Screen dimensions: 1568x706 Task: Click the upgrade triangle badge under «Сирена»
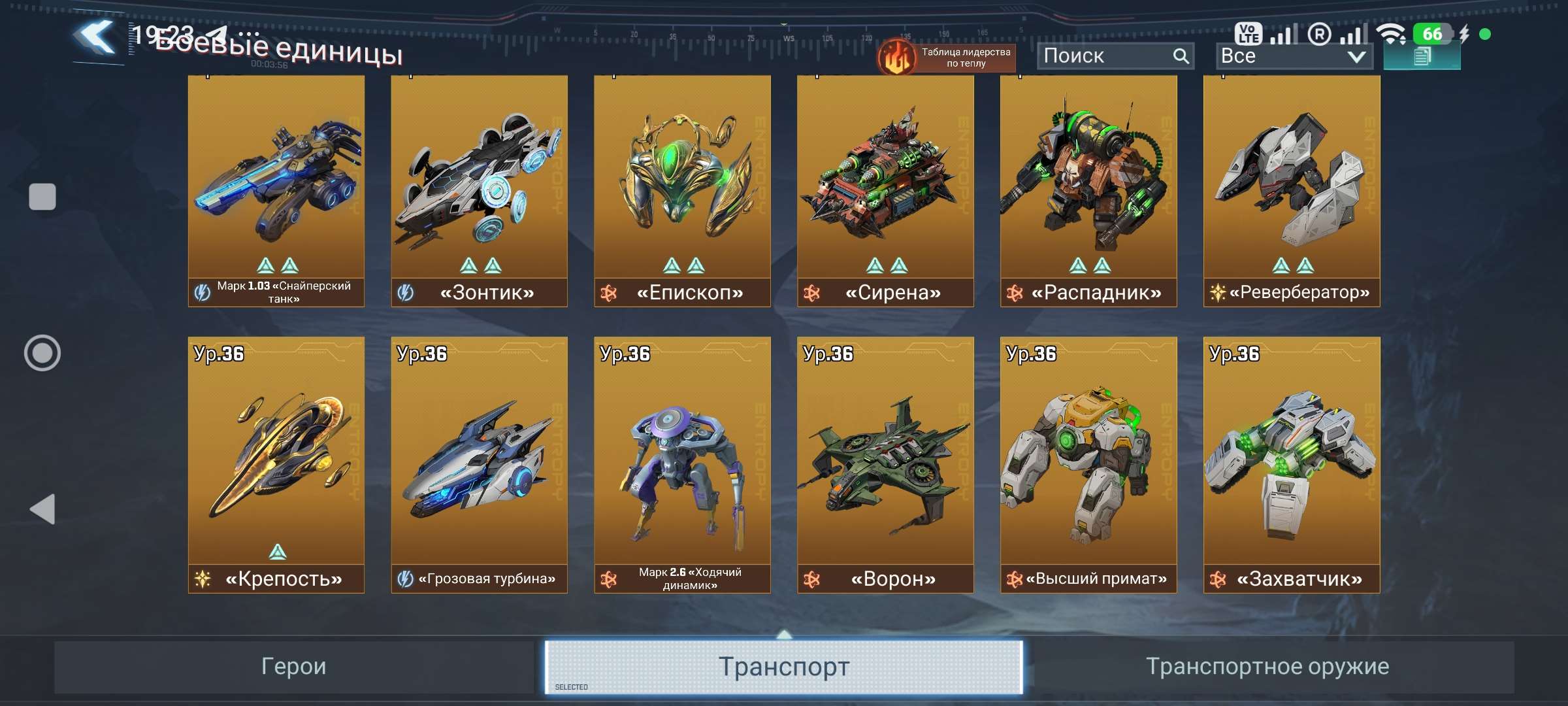[x=887, y=266]
